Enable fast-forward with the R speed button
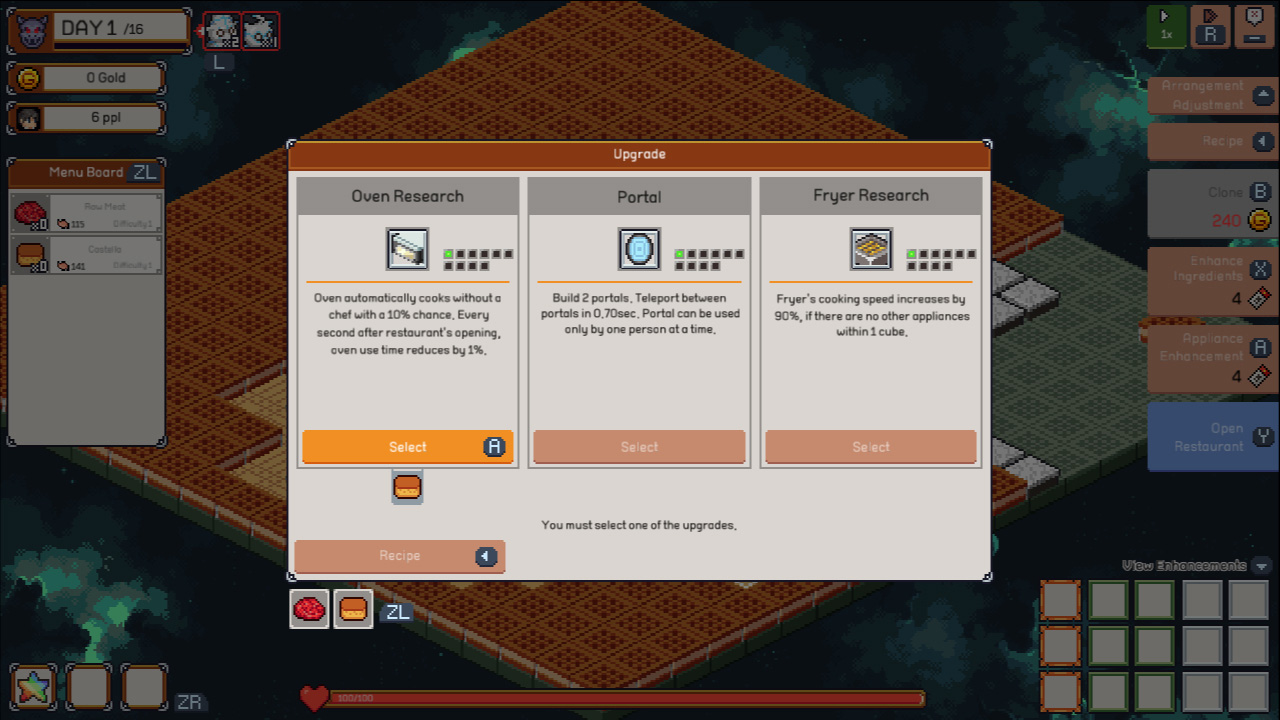 pyautogui.click(x=1210, y=27)
